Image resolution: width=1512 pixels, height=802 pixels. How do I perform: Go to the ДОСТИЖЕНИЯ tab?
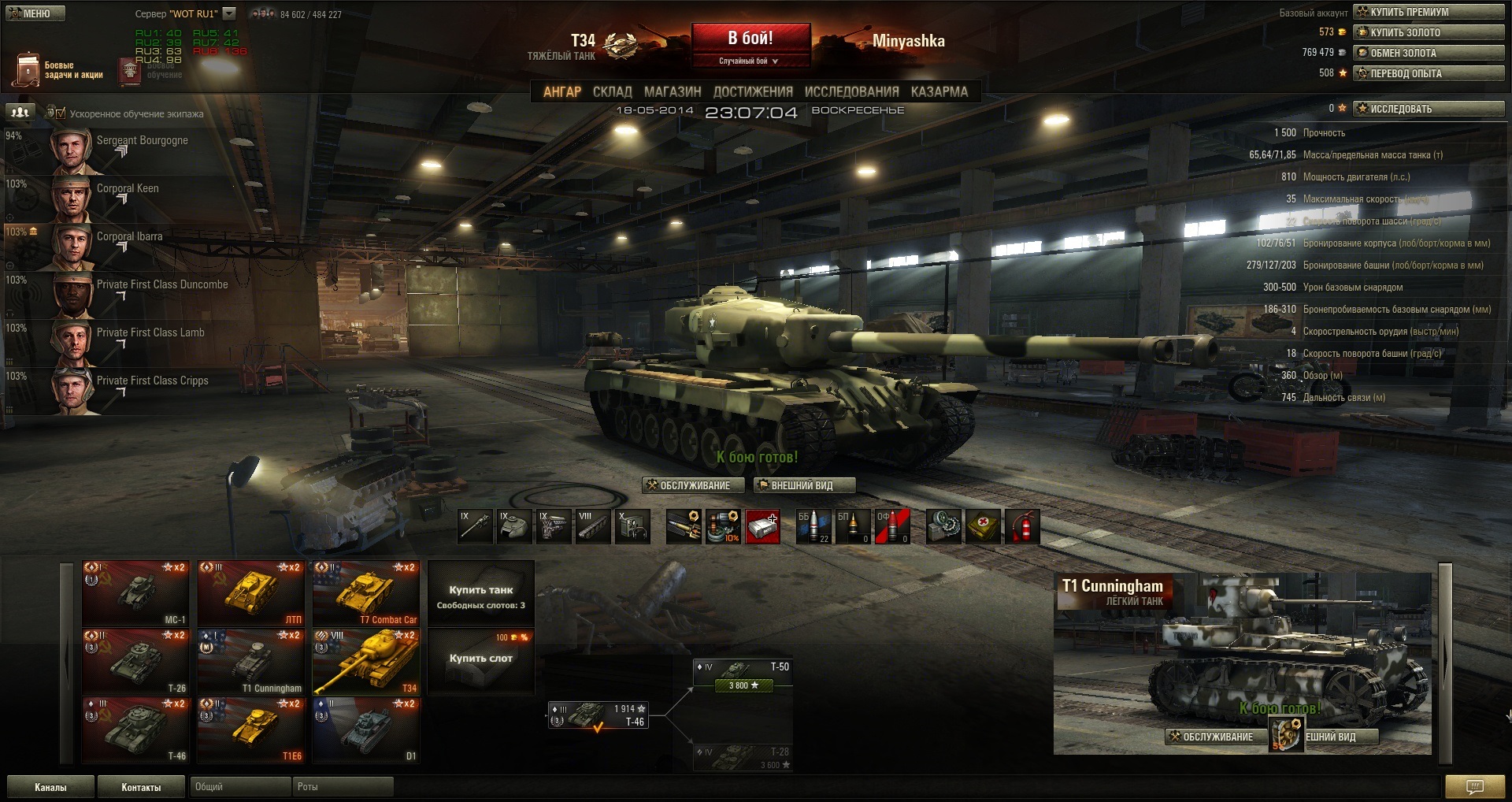pyautogui.click(x=752, y=91)
